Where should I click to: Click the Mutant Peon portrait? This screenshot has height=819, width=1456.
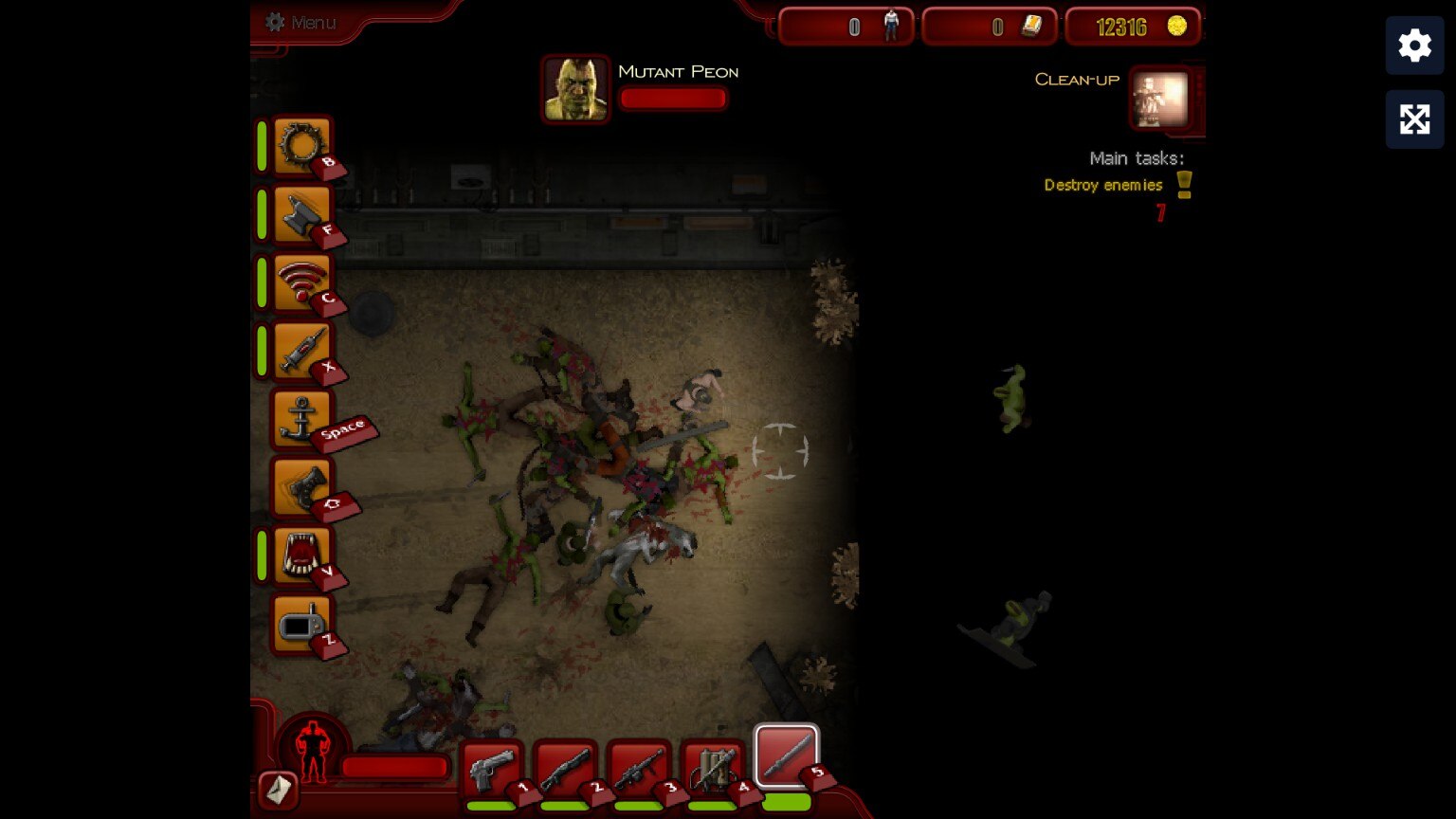[575, 89]
